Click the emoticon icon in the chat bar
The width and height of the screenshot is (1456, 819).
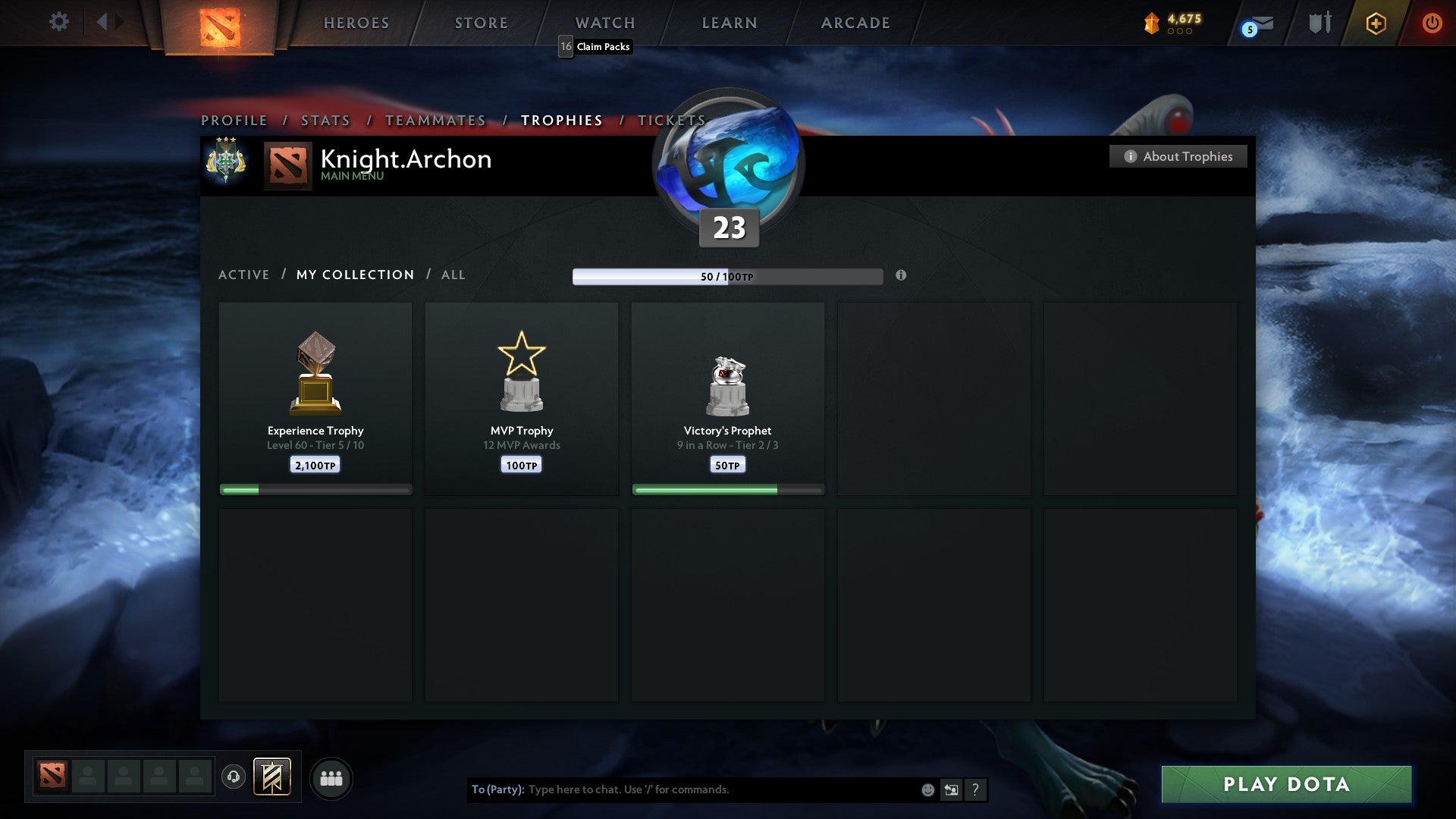(x=927, y=789)
